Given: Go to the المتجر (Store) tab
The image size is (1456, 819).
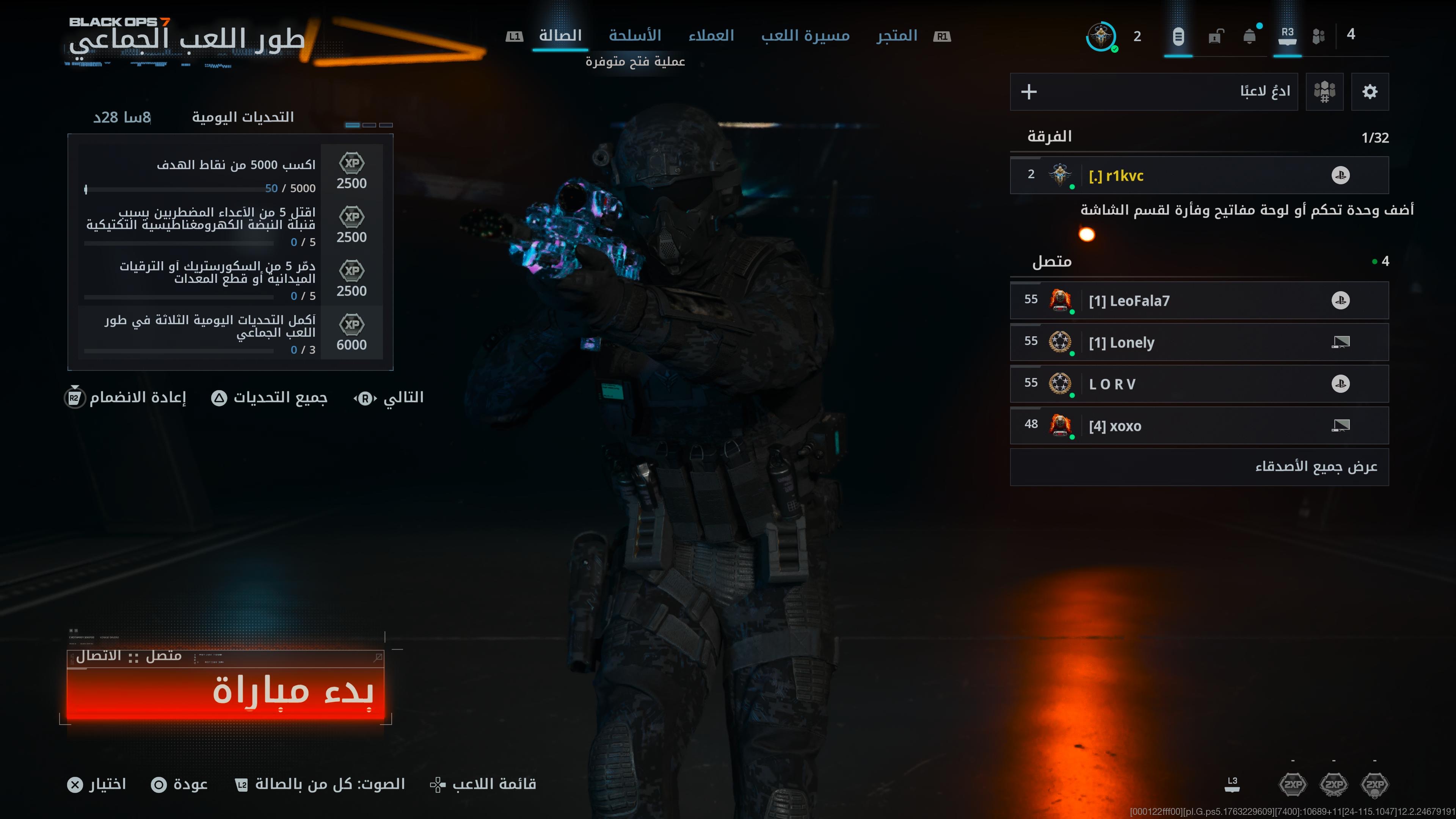Looking at the screenshot, I should click(896, 36).
